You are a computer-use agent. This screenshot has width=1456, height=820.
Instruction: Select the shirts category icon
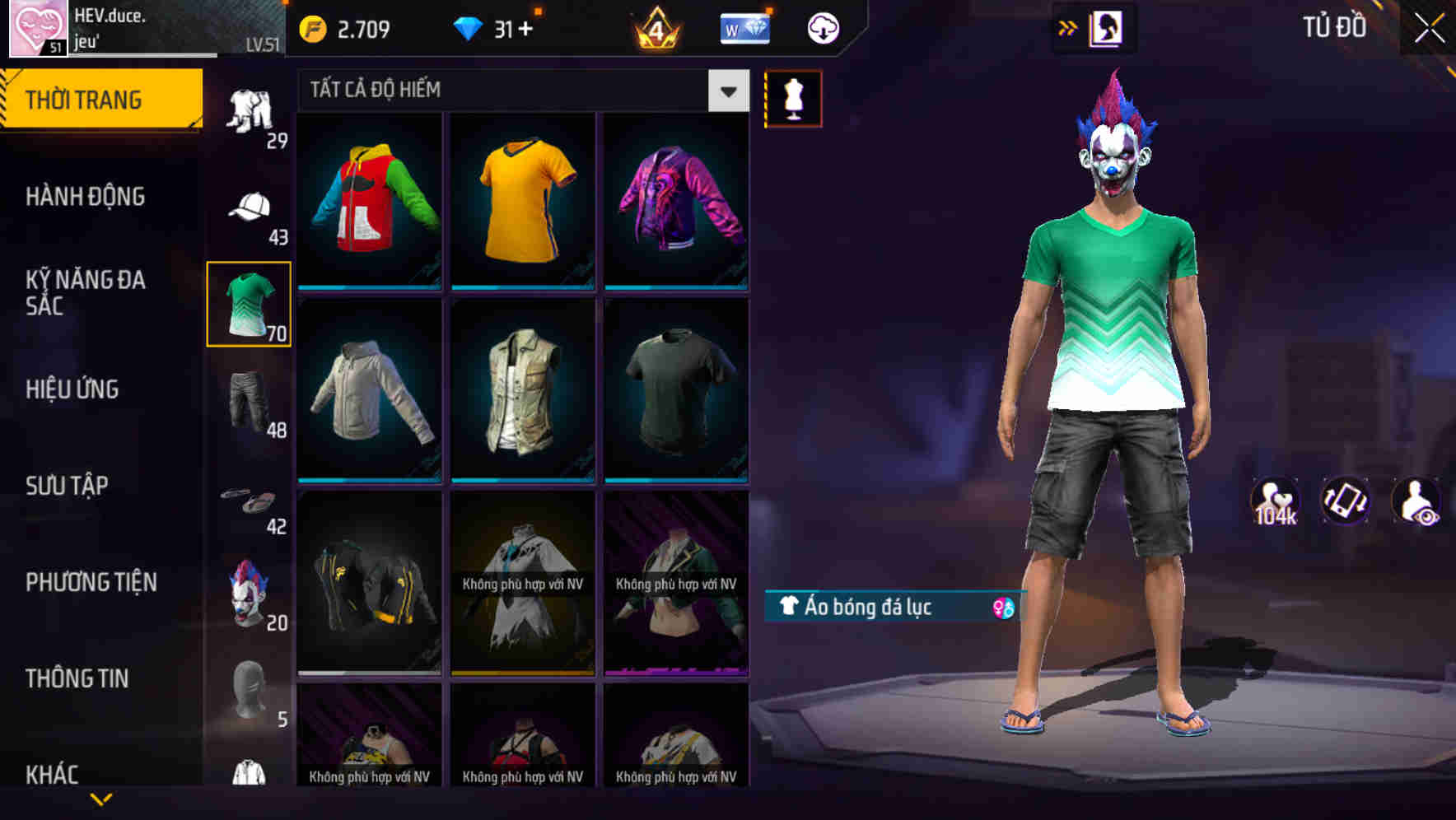tap(248, 303)
